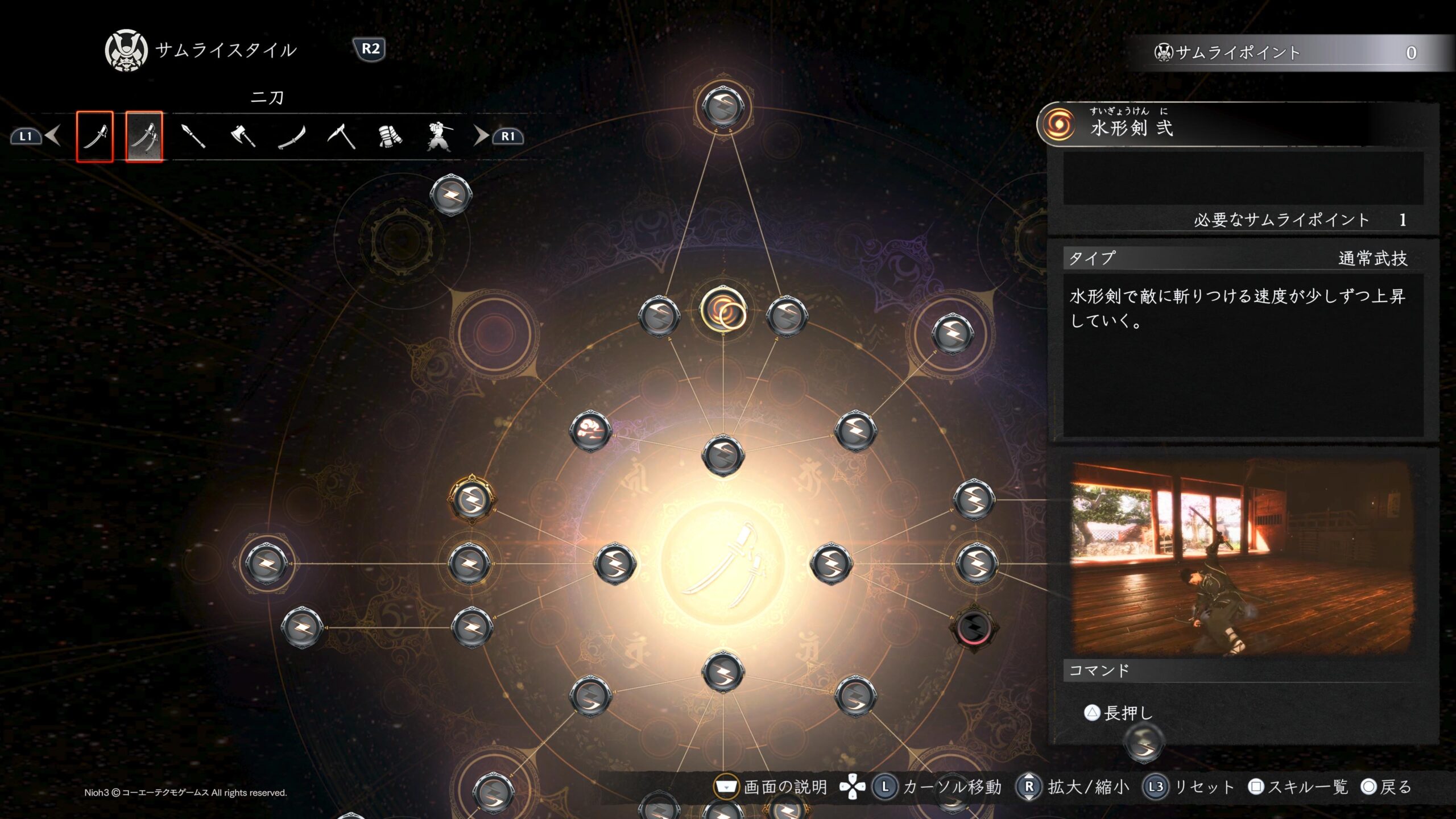This screenshot has width=1456, height=819.
Task: Switch to the samurai figure tab
Action: [x=439, y=136]
